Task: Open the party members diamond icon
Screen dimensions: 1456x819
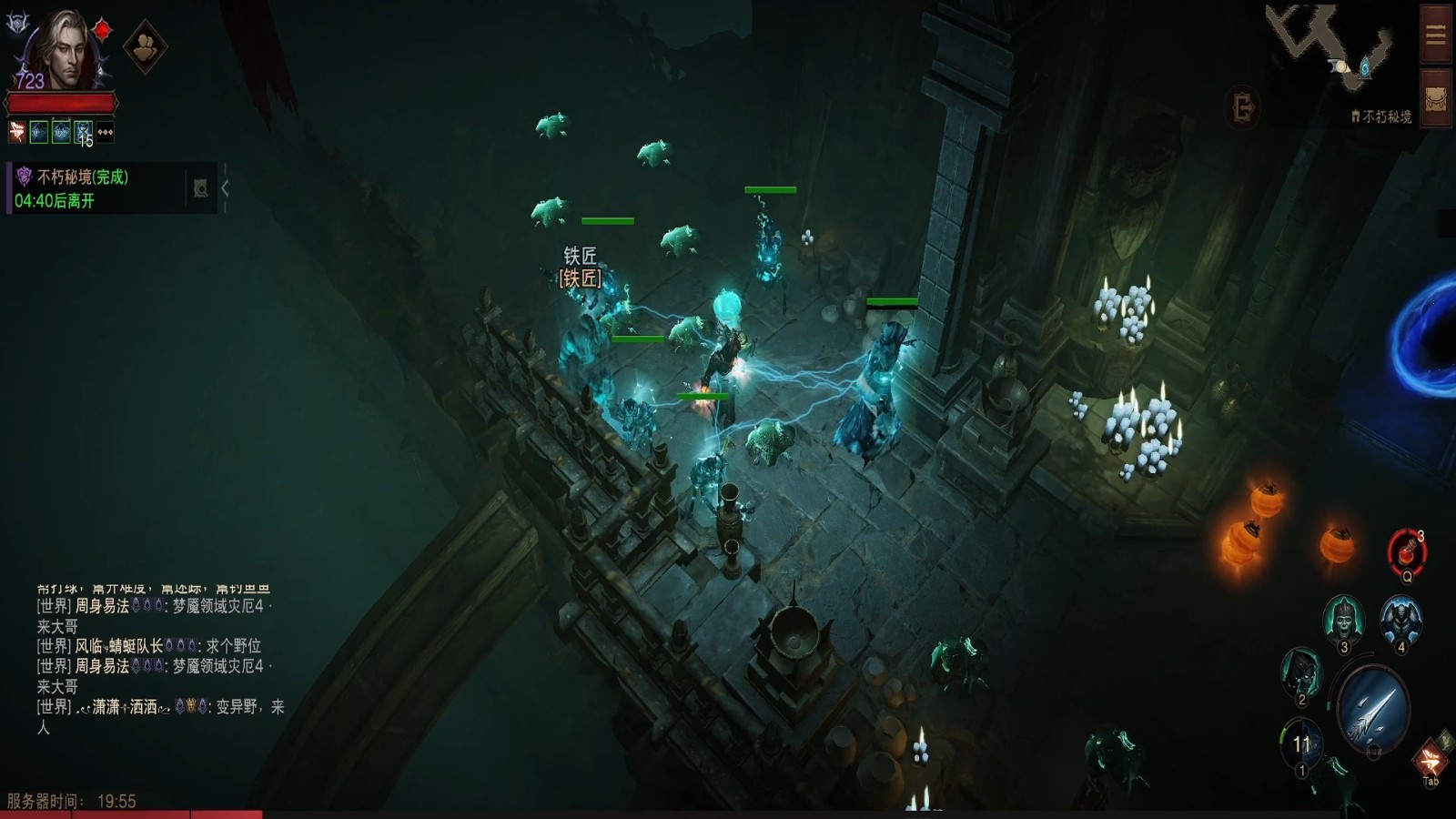Action: pos(145,46)
